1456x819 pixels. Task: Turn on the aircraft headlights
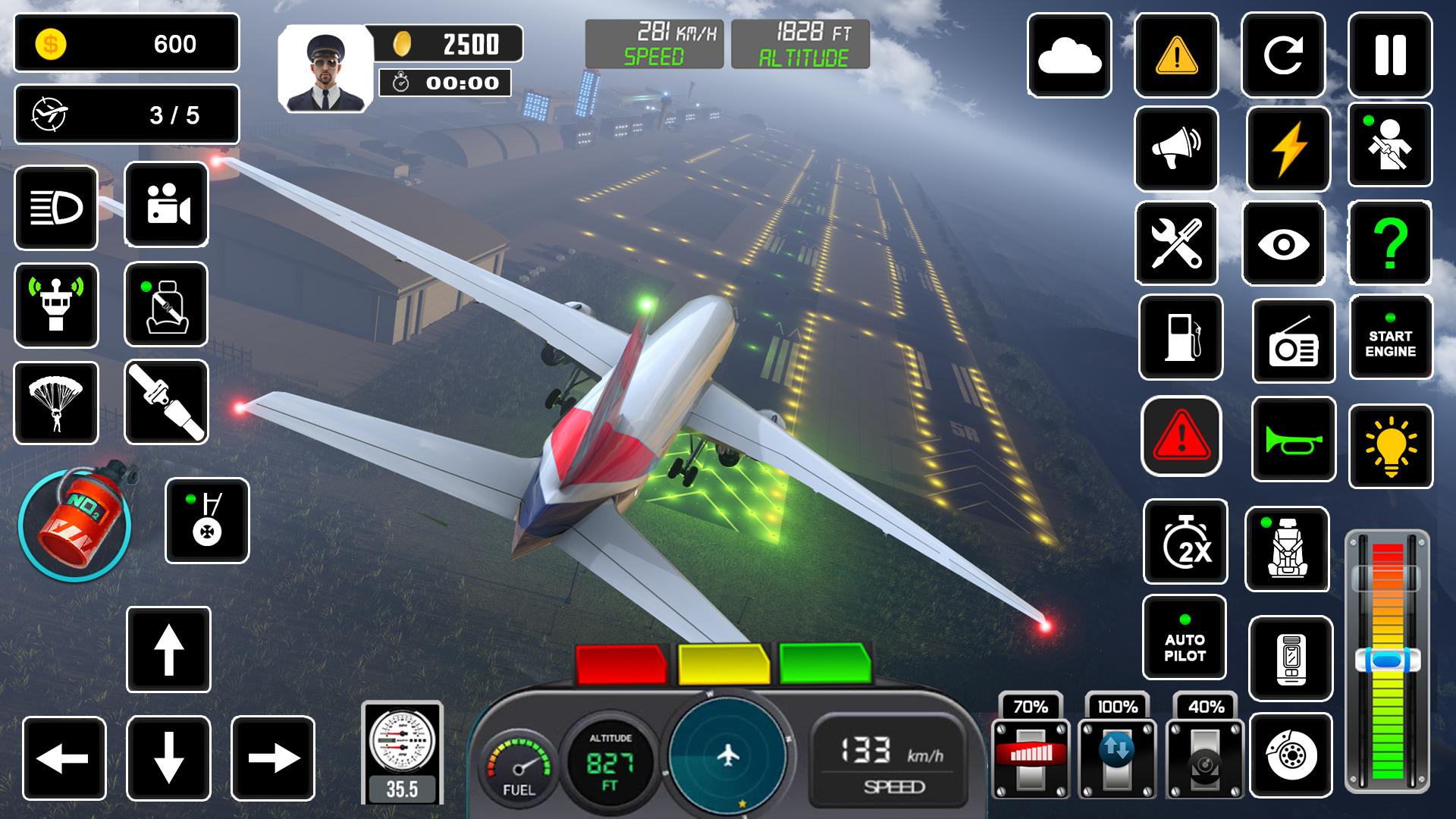(56, 207)
